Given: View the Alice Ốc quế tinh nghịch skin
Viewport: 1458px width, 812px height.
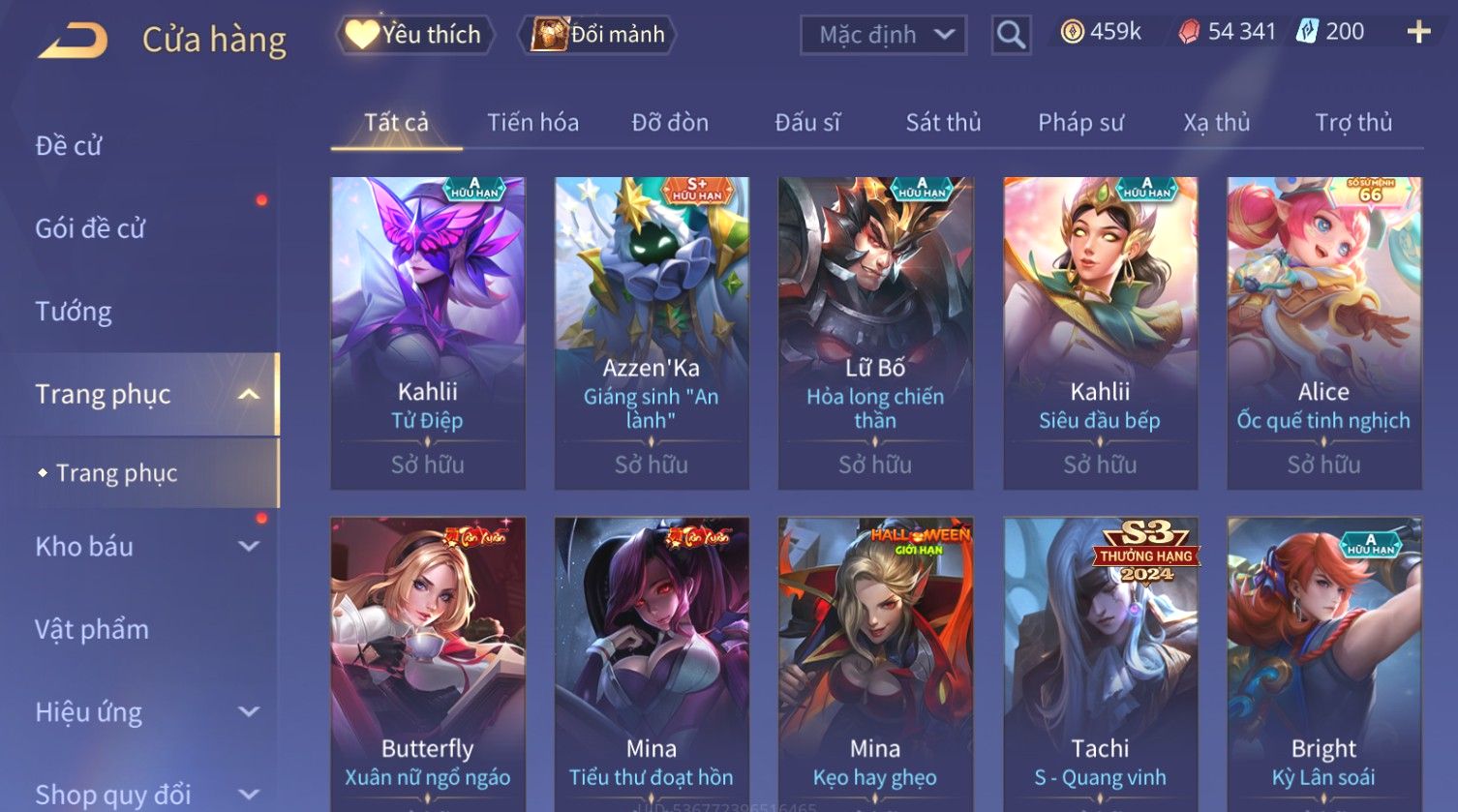Looking at the screenshot, I should (x=1323, y=332).
